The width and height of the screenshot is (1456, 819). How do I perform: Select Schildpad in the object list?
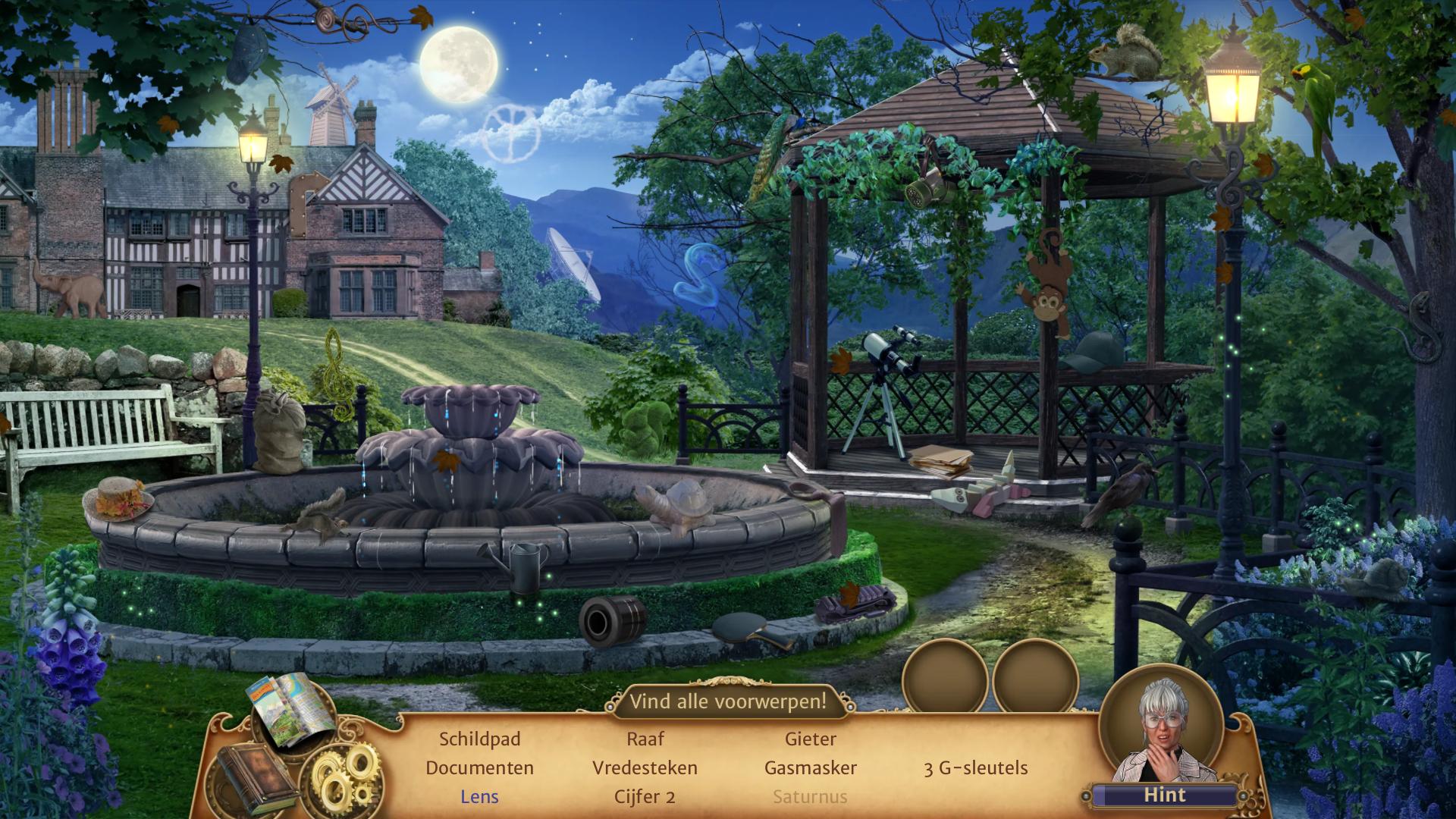point(479,739)
